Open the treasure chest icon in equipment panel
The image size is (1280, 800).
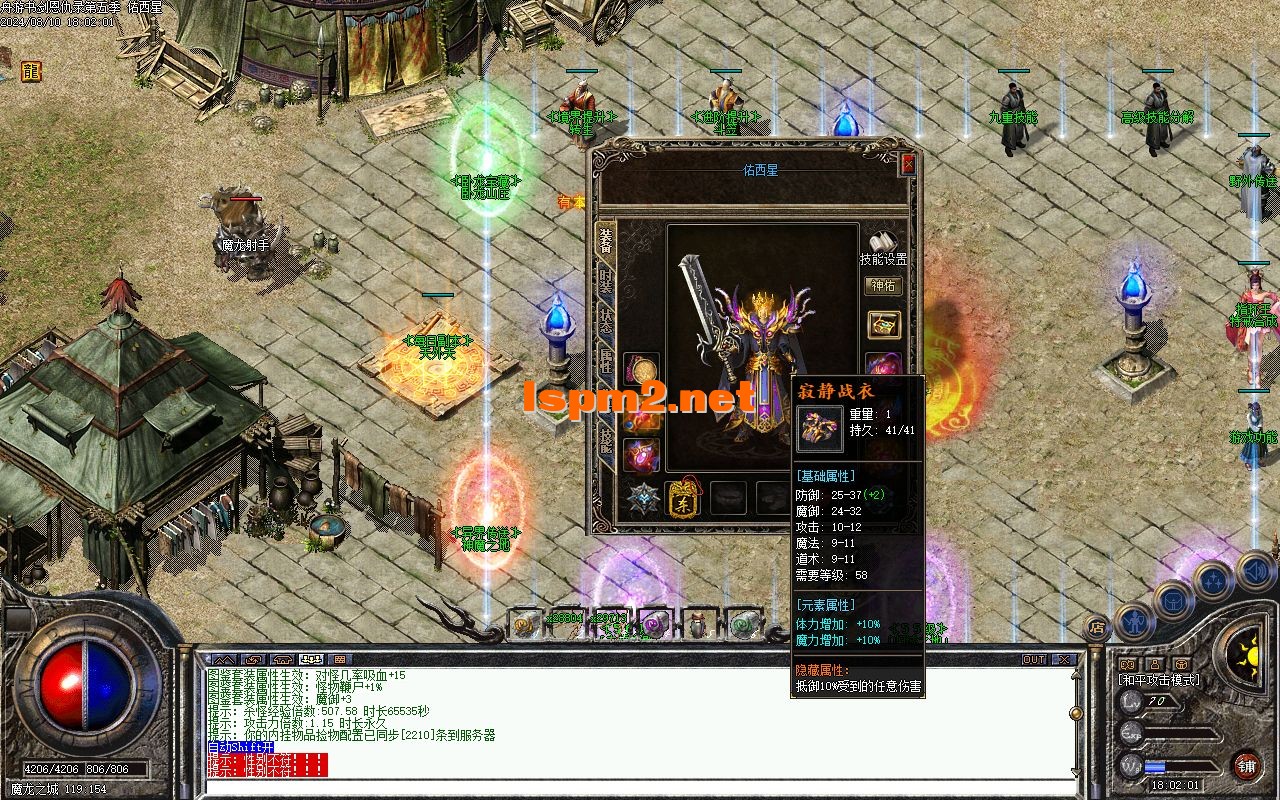pos(883,325)
